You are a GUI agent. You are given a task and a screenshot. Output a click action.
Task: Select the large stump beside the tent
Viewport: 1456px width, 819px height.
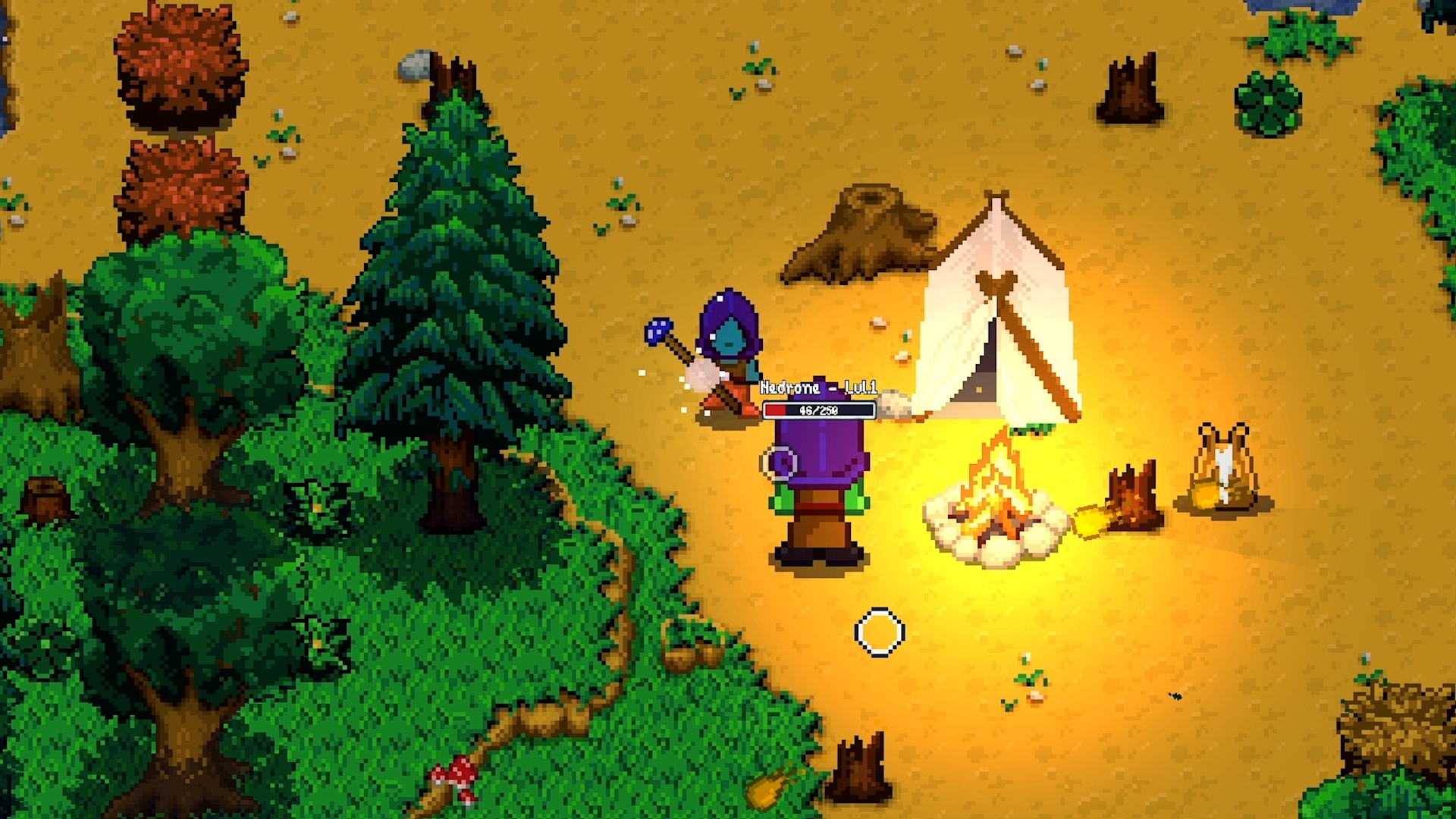[x=857, y=235]
